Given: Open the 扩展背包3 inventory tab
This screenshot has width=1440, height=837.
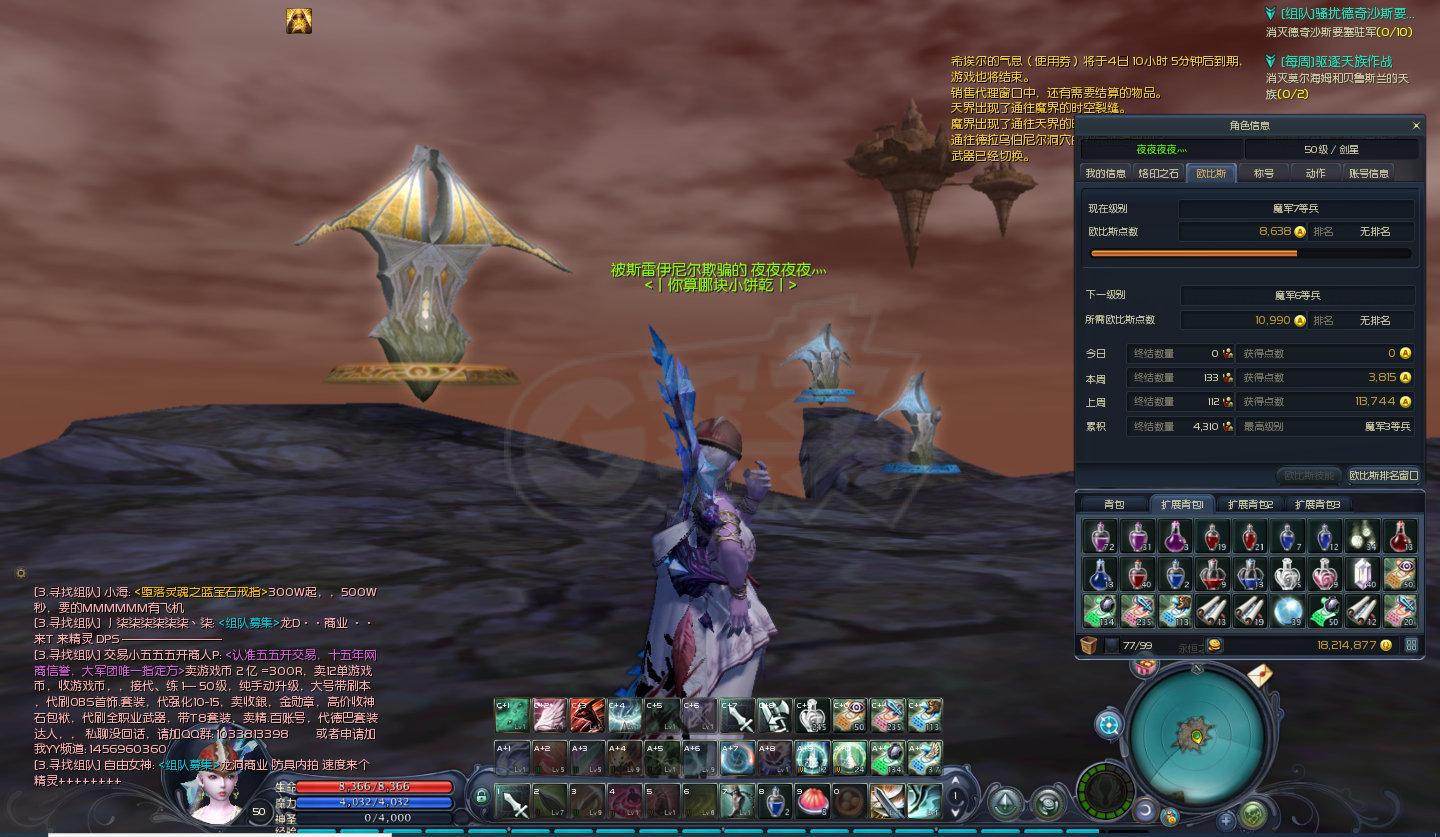Looking at the screenshot, I should coord(1316,504).
